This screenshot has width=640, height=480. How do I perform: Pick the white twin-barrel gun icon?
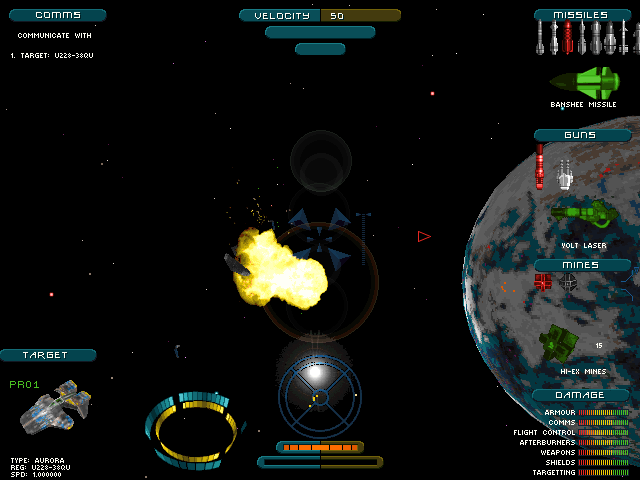[x=564, y=173]
